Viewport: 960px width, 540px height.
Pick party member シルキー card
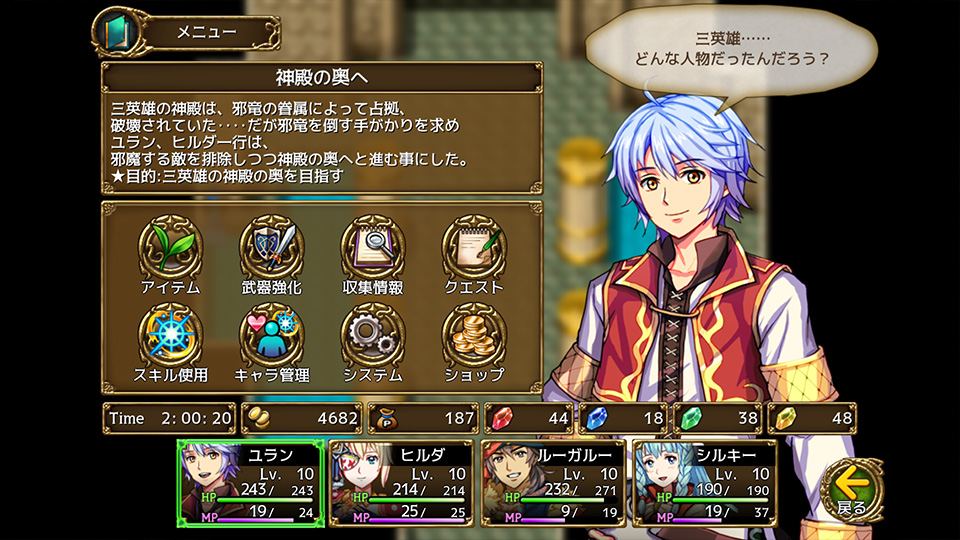pos(704,482)
